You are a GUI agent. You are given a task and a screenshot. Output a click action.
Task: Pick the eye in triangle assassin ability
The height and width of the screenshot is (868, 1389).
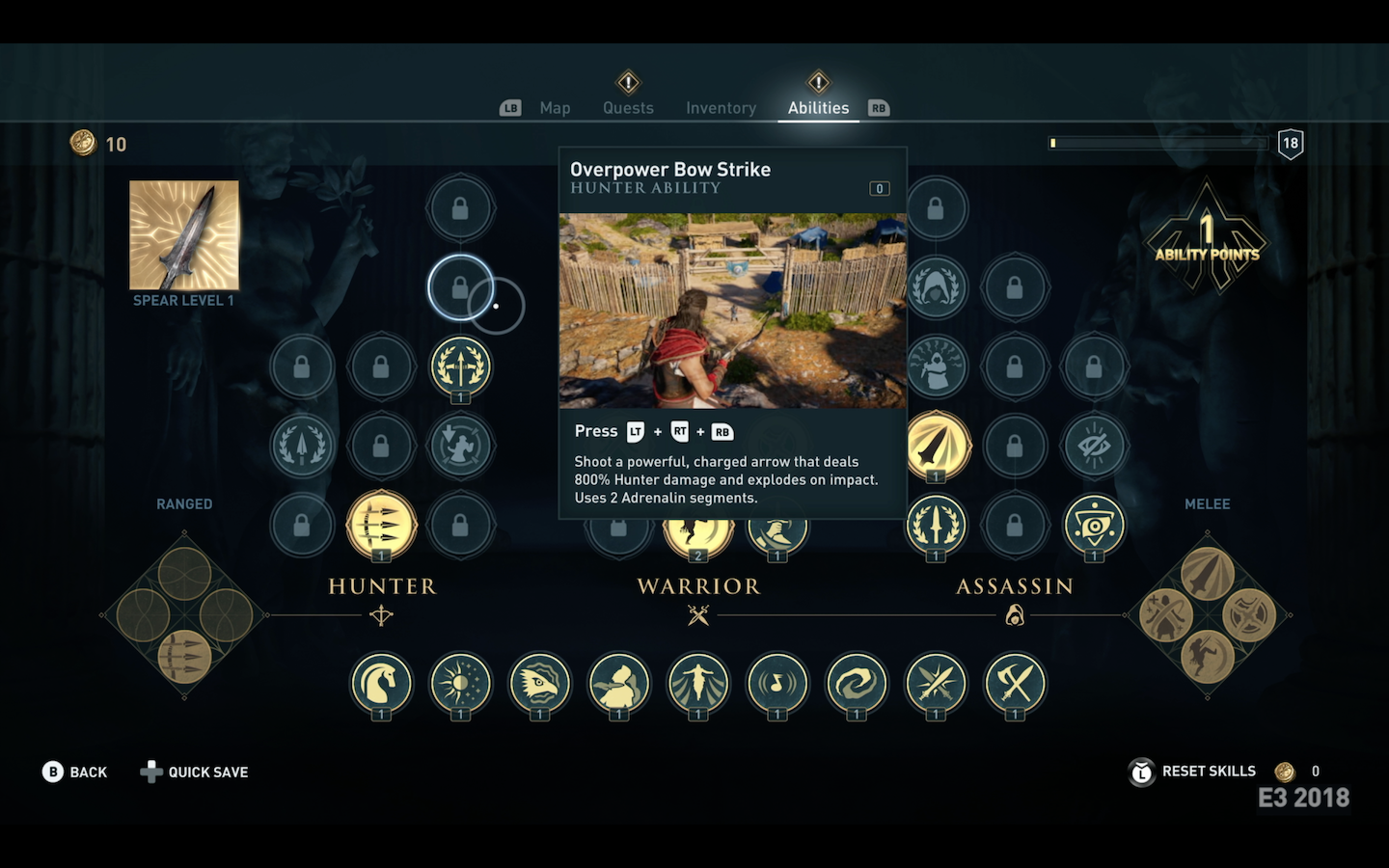point(1094,525)
